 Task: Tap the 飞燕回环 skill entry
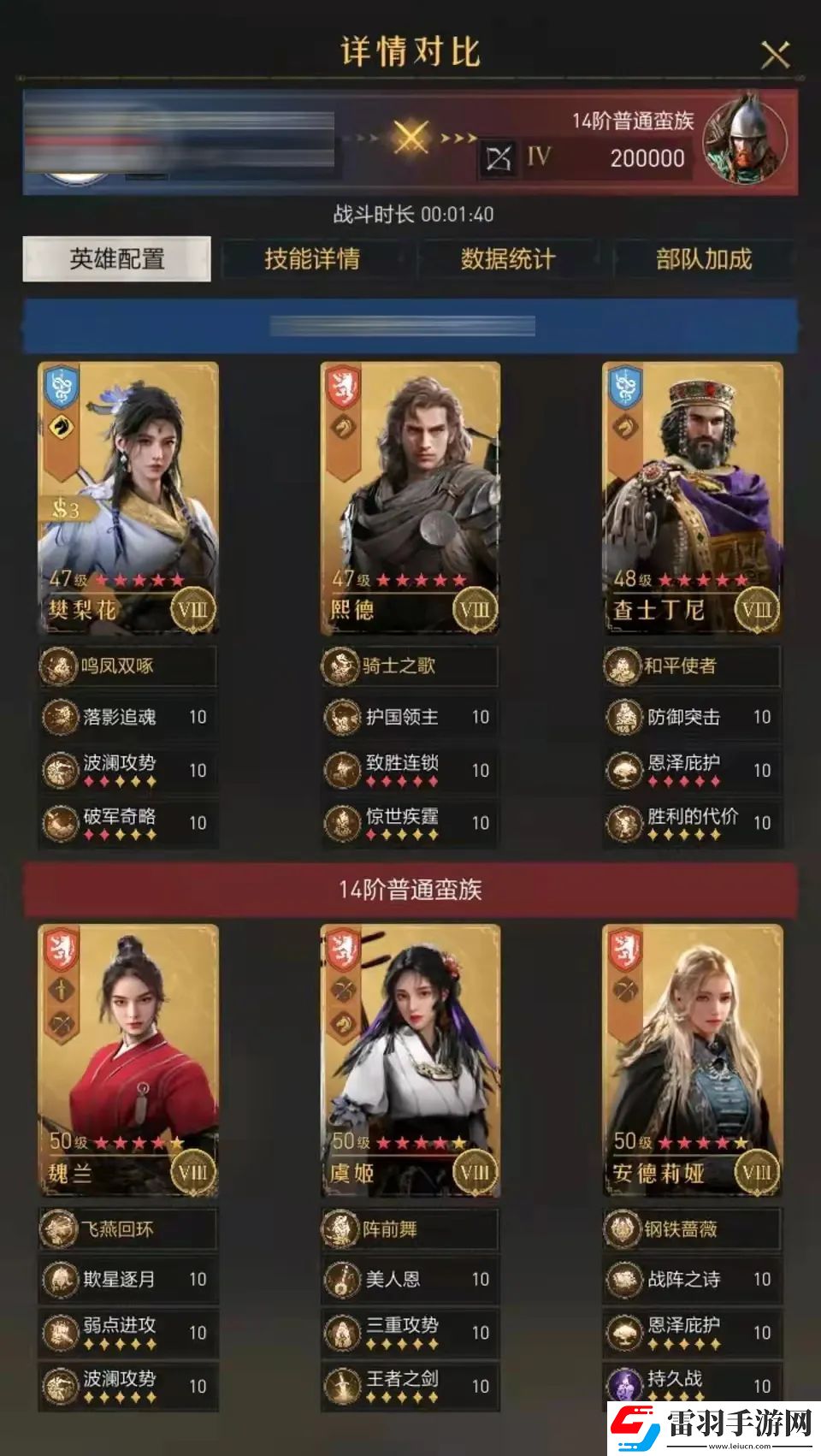tap(128, 1229)
